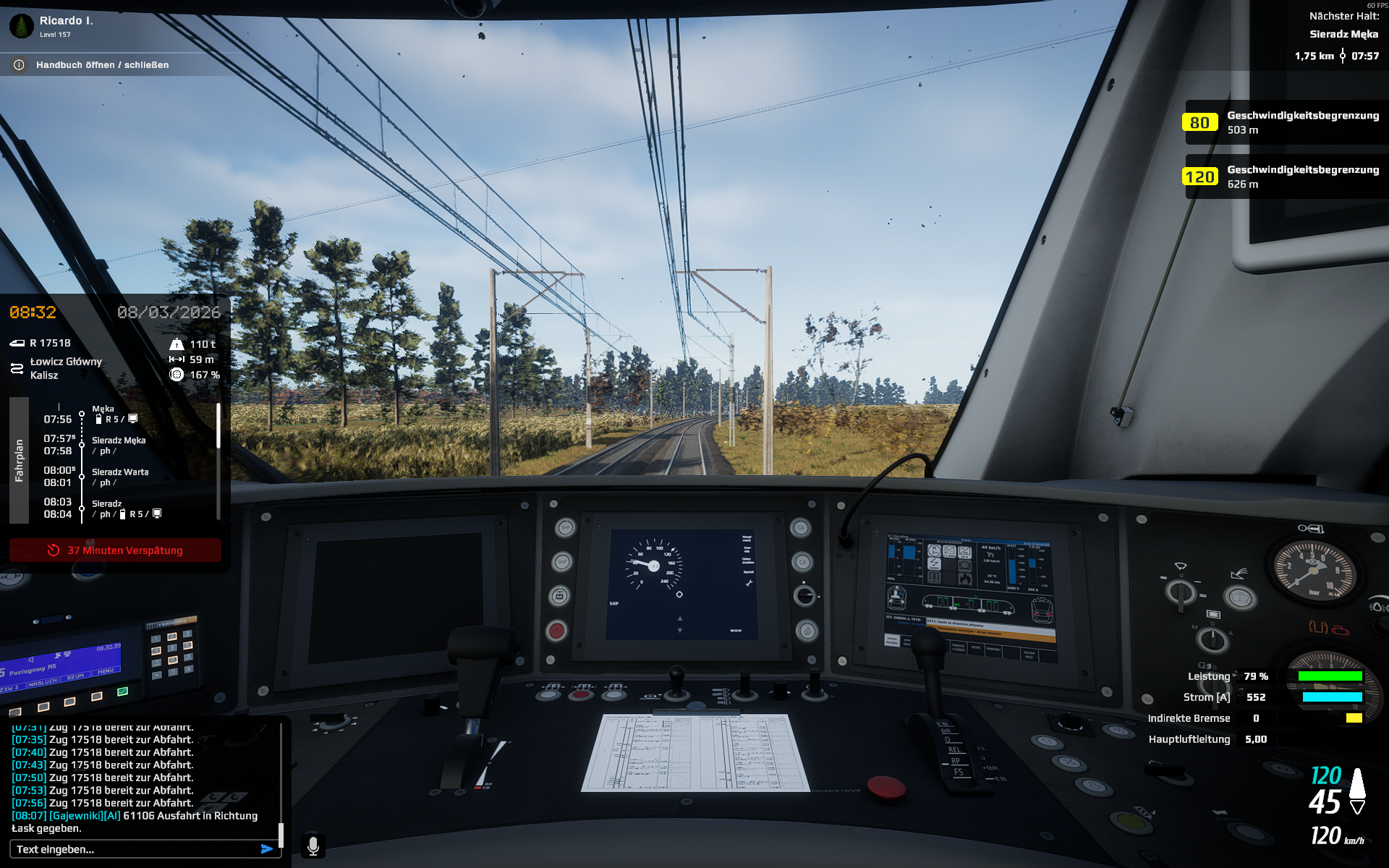Image resolution: width=1389 pixels, height=868 pixels.
Task: Click the chat log scrollbar
Action: coord(281,833)
